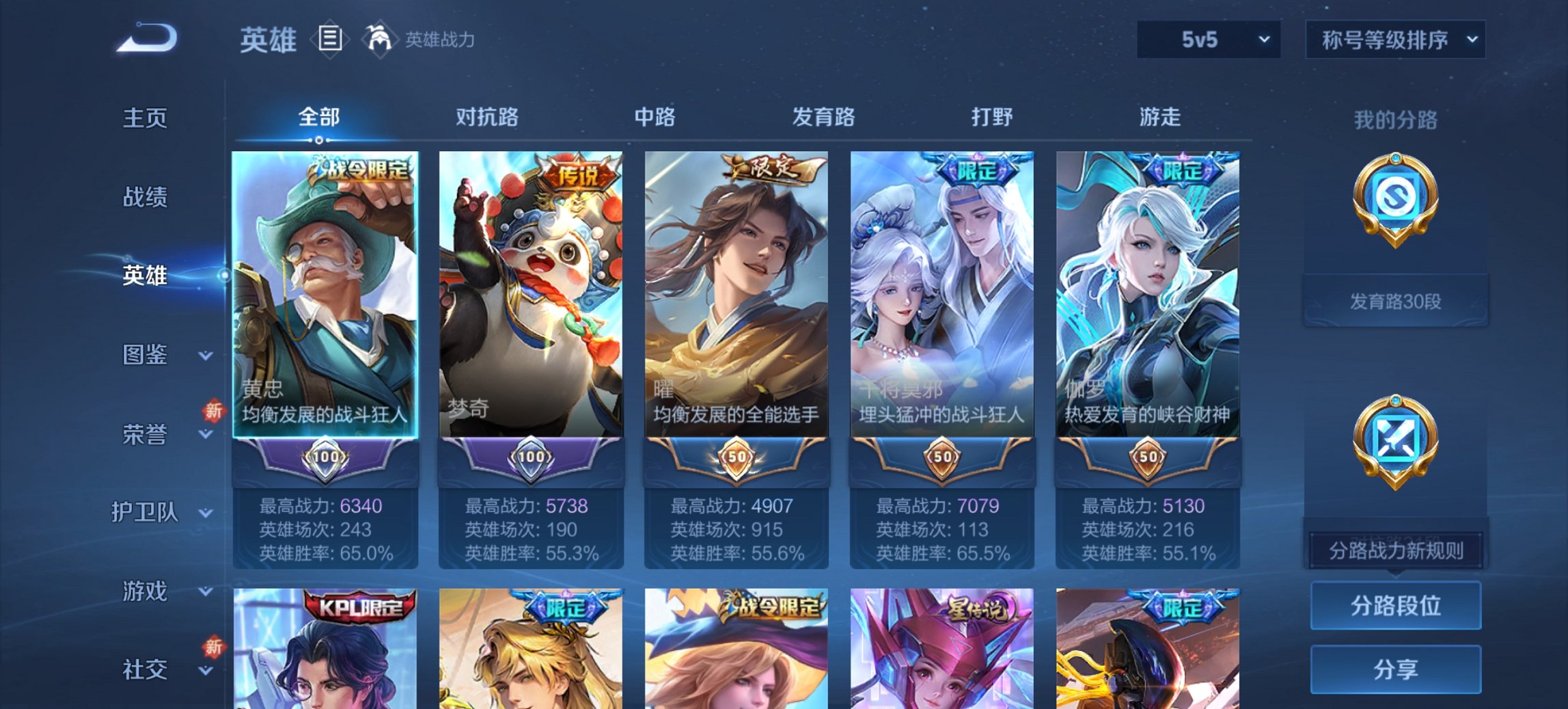Select the game logo in top-left corner
The image size is (1568, 709).
147,36
